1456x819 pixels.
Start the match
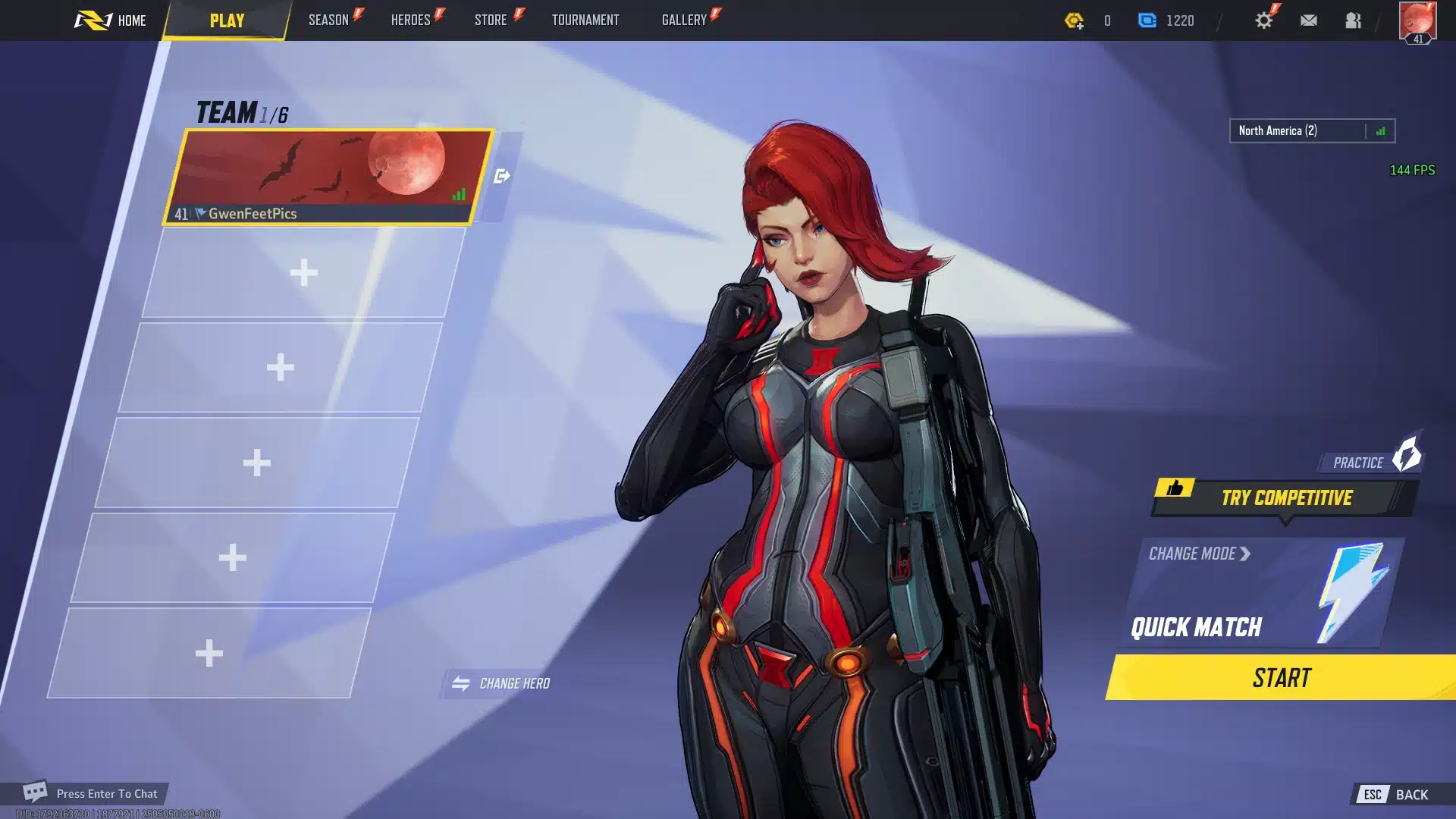(1282, 677)
